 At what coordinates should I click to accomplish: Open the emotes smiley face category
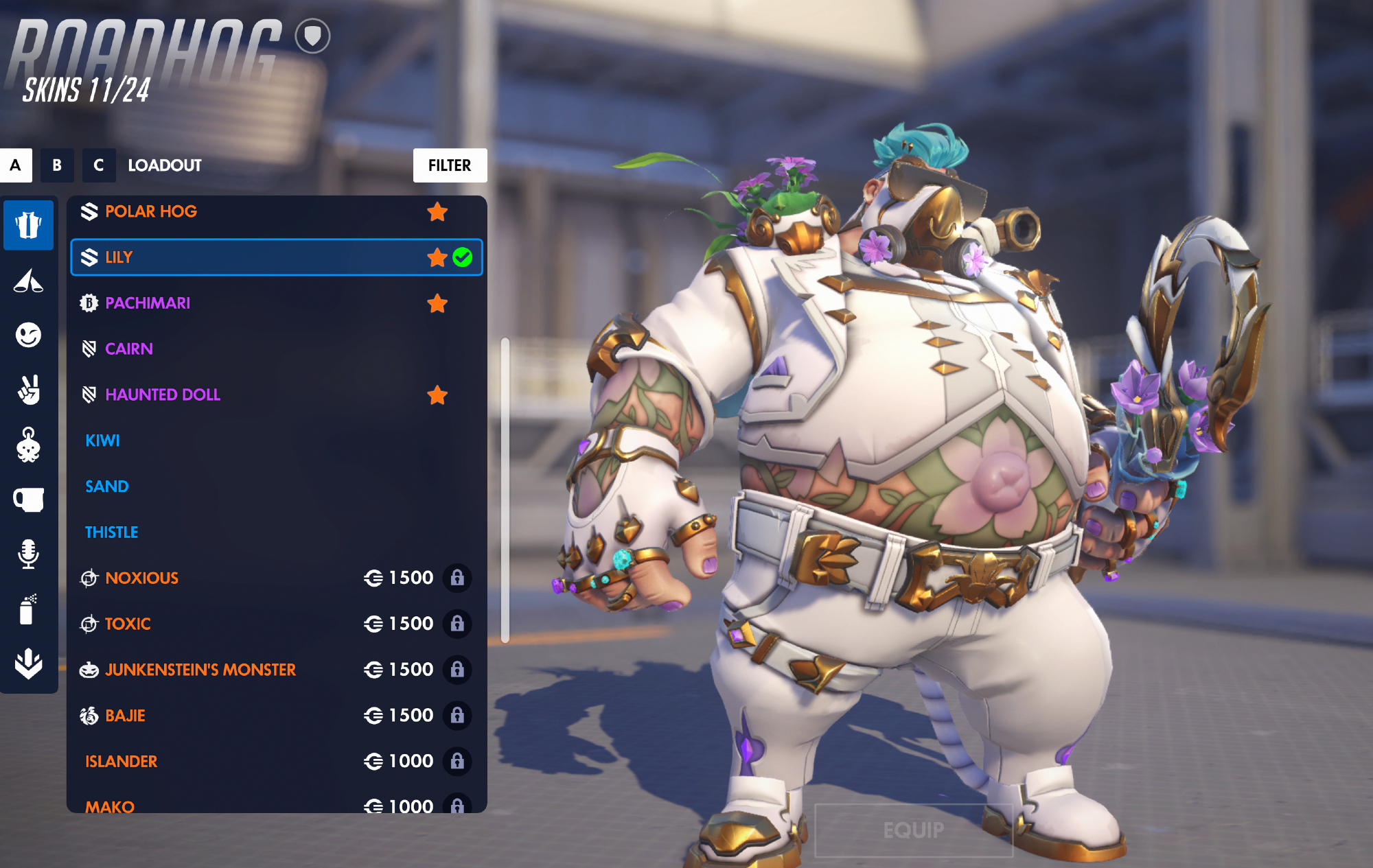[x=28, y=336]
